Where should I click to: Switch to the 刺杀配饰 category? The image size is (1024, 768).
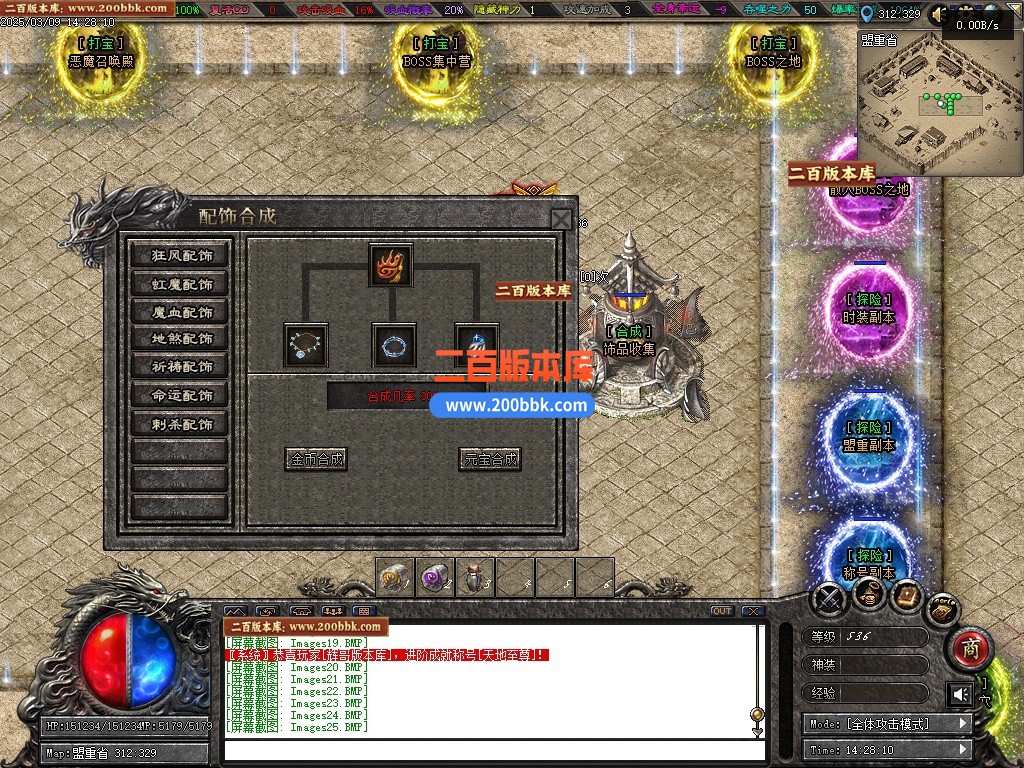[182, 424]
